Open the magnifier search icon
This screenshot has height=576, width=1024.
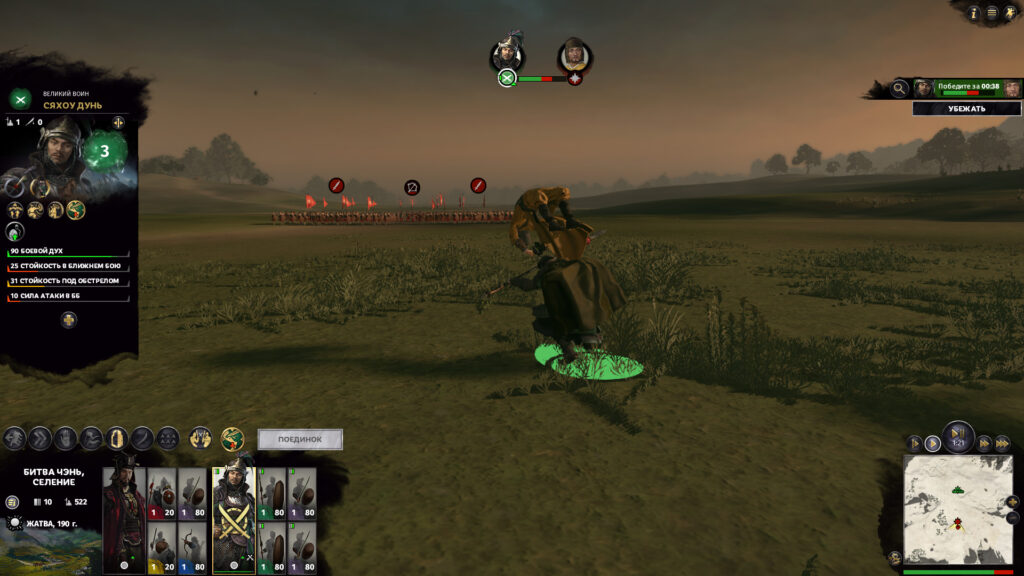pyautogui.click(x=900, y=88)
